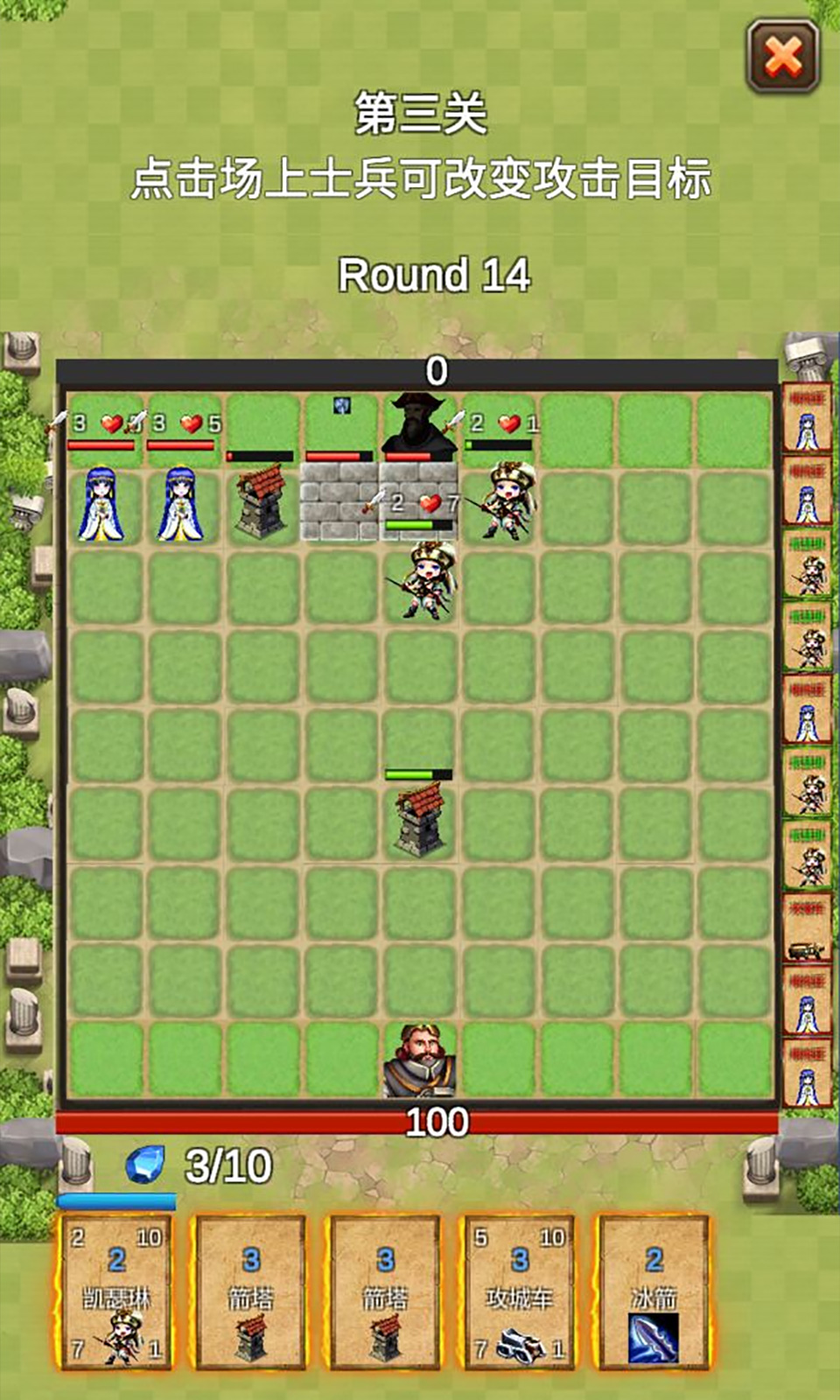
Task: Pick the 冰箭 ice arrow spell card
Action: (653, 1291)
